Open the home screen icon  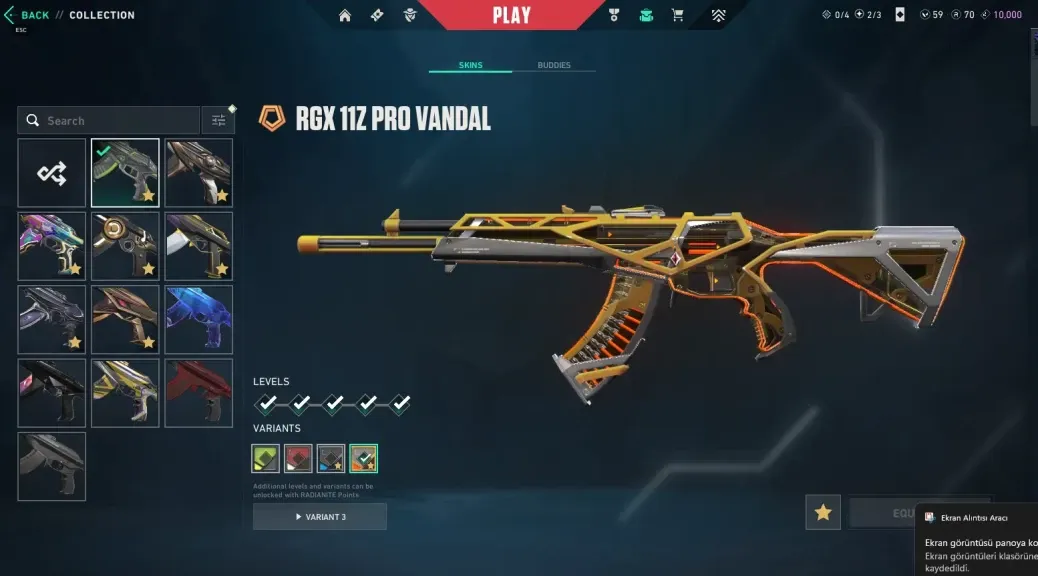tap(345, 15)
